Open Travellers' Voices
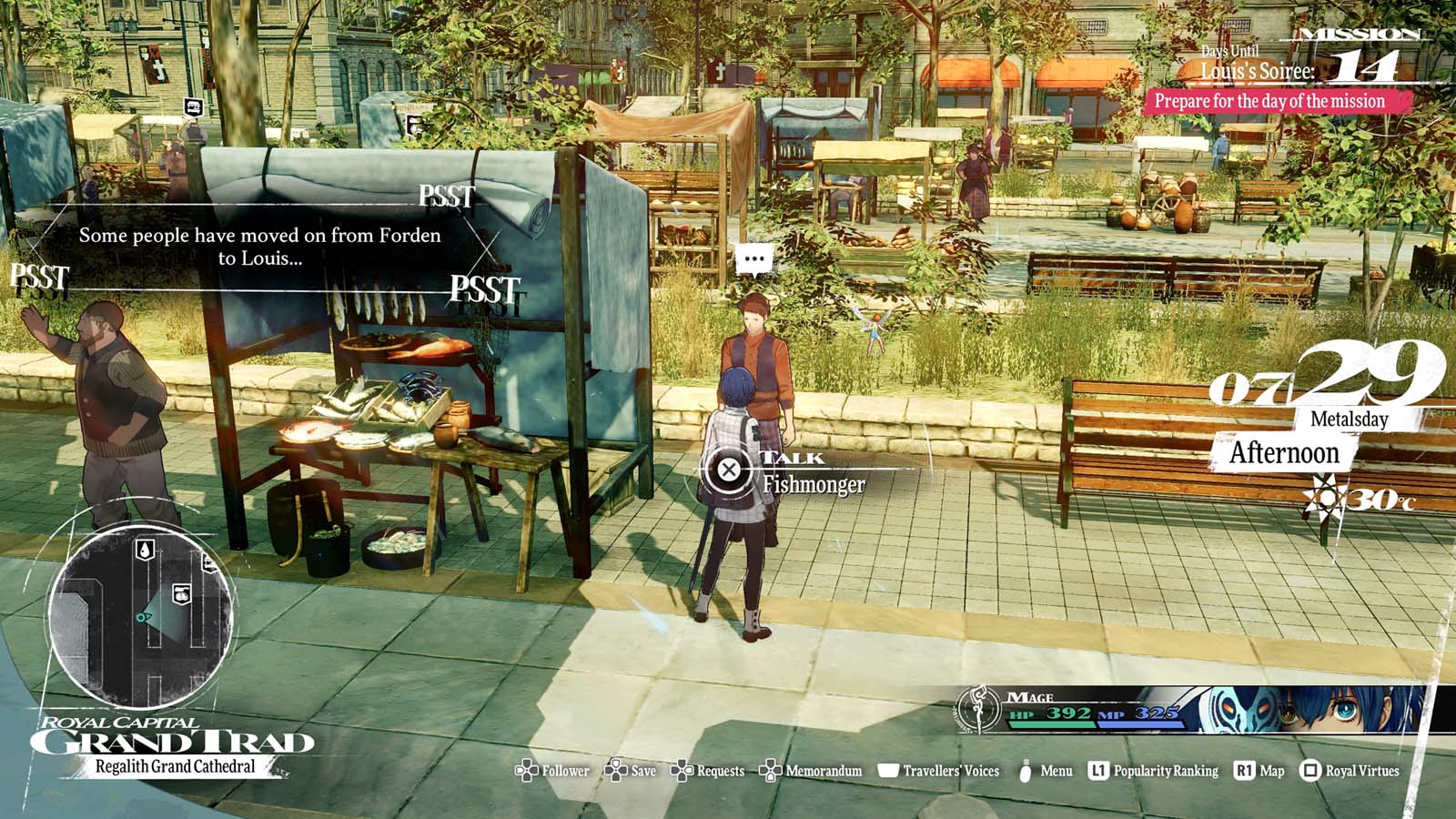1456x819 pixels. click(938, 771)
